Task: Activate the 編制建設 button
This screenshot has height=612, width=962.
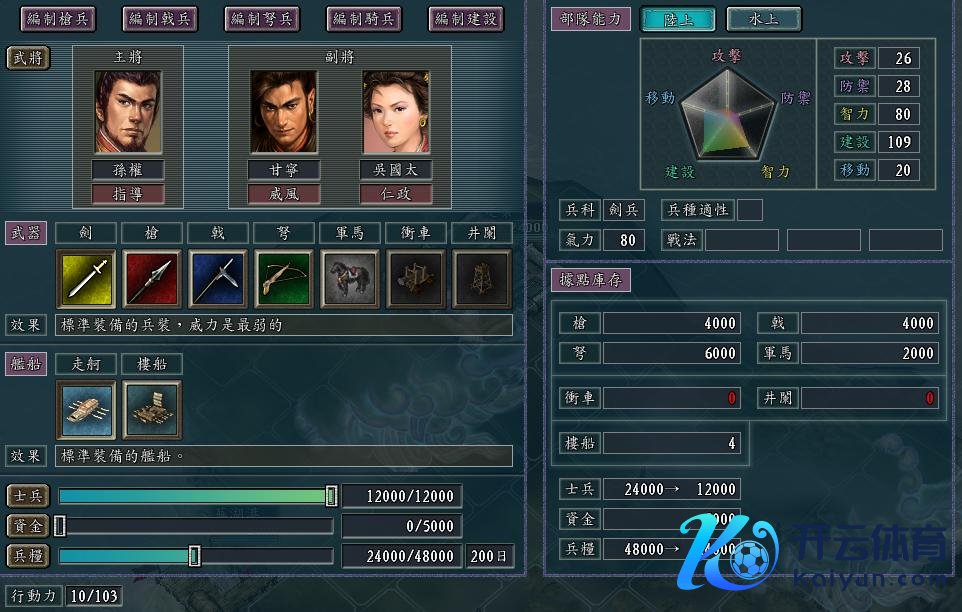Action: [466, 18]
